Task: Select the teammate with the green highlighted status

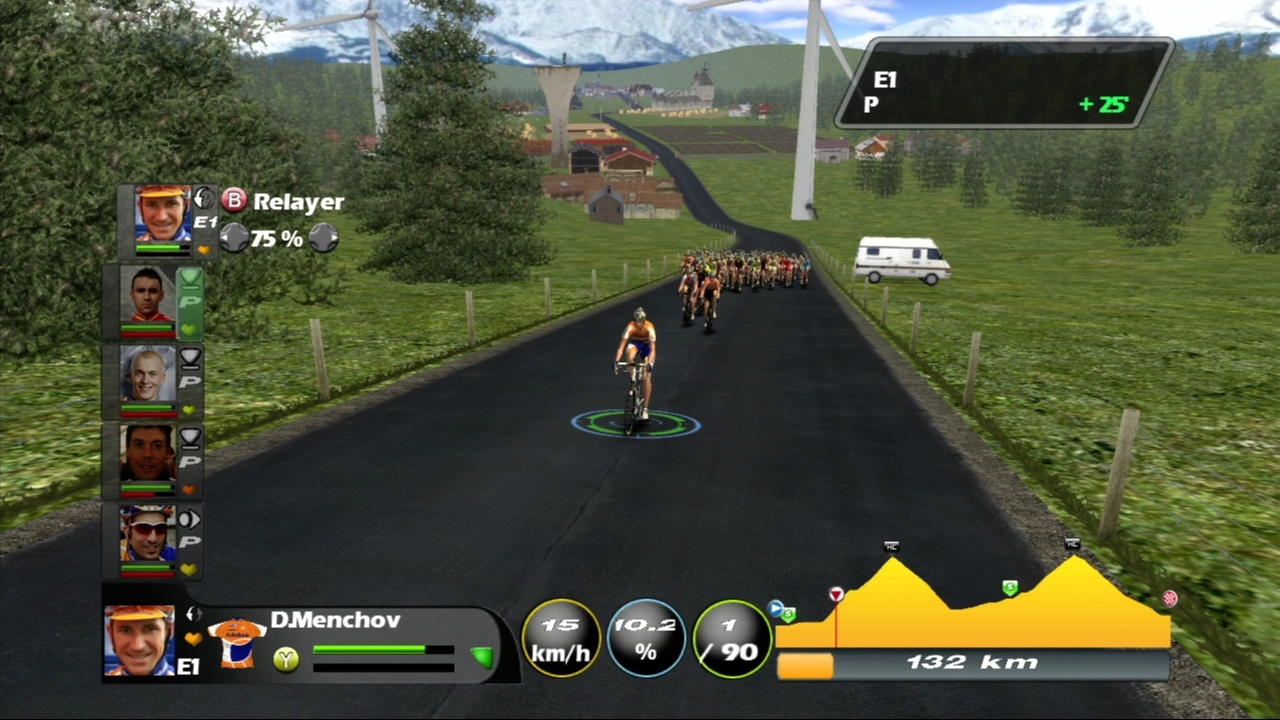Action: click(x=148, y=296)
